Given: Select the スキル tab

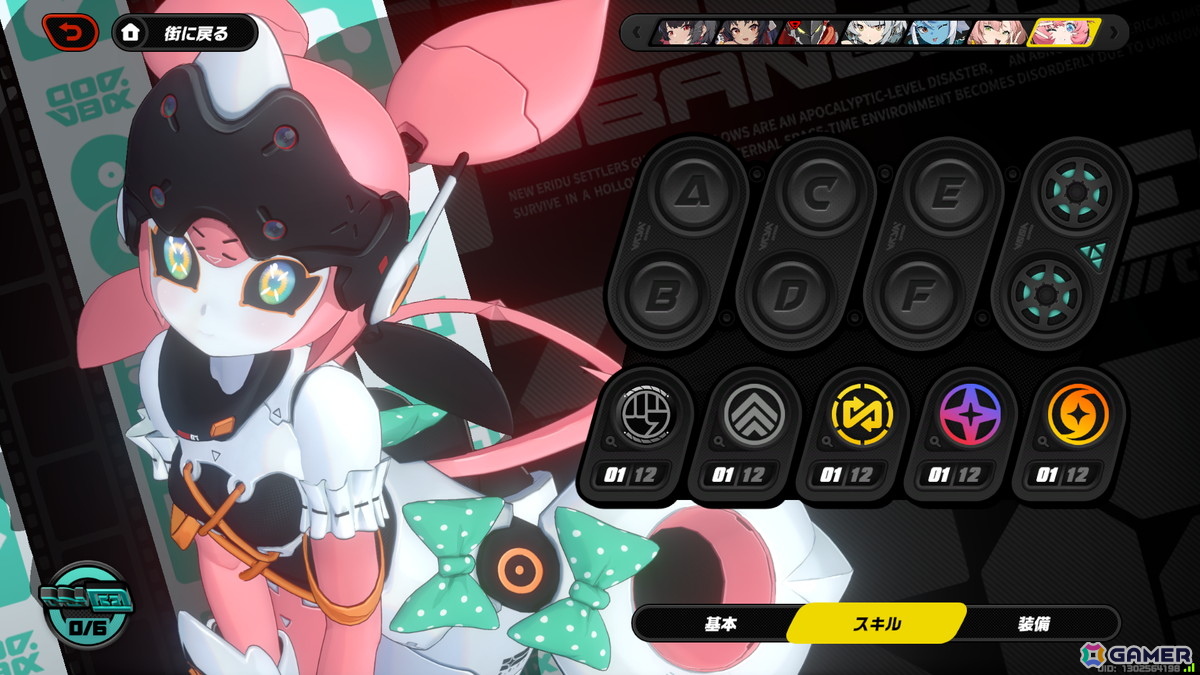Looking at the screenshot, I should [876, 624].
